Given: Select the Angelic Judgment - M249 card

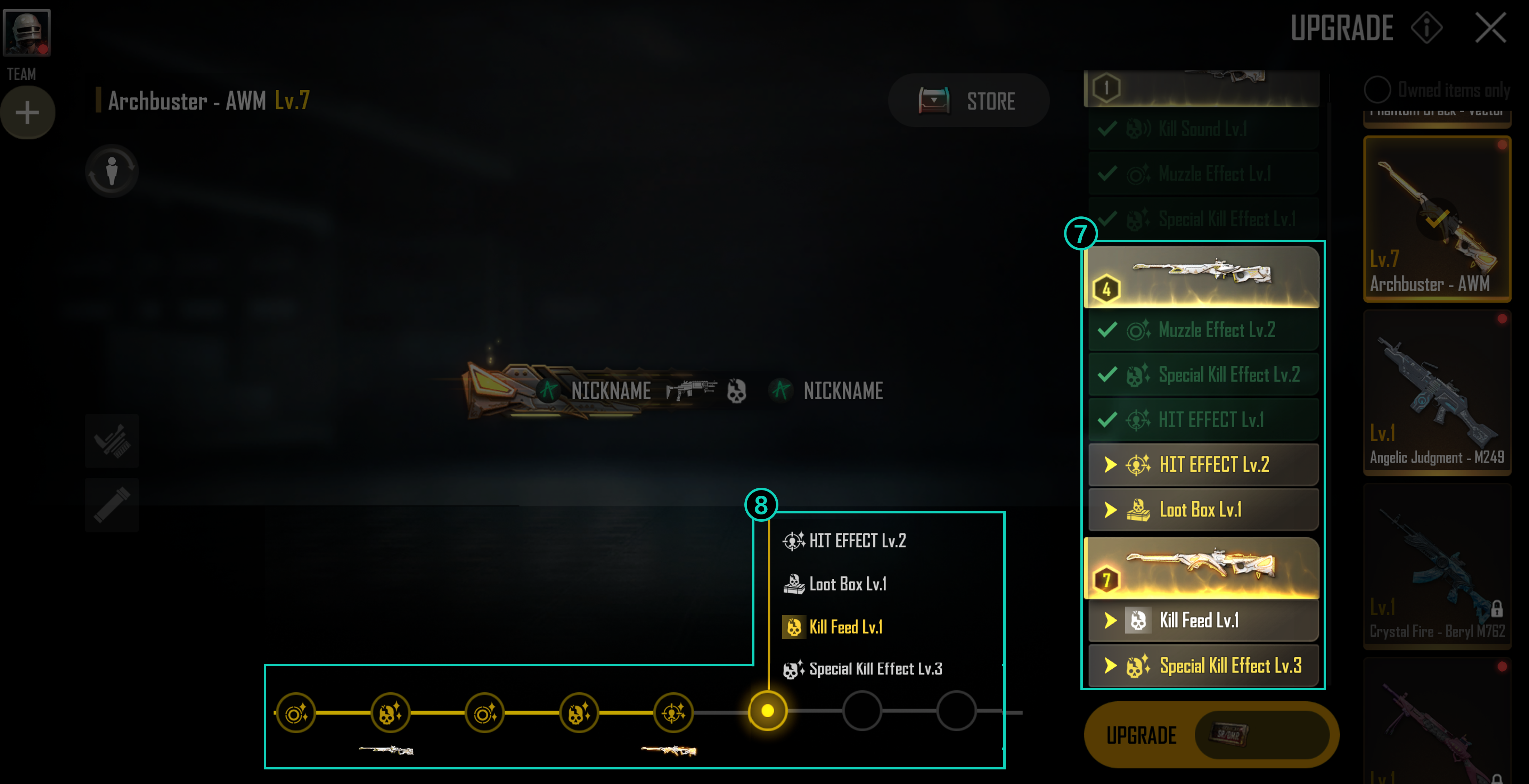Looking at the screenshot, I should [1437, 392].
